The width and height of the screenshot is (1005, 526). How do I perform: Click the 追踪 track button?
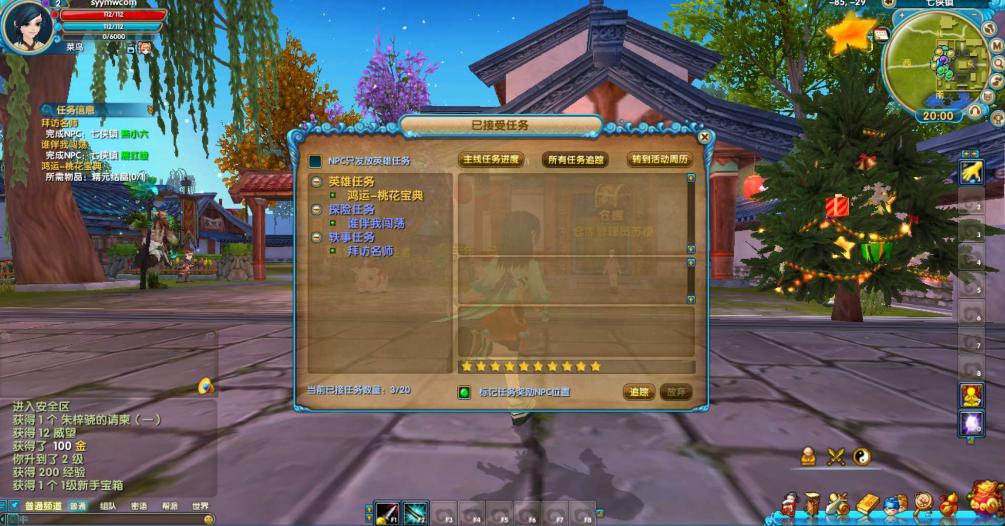[638, 392]
